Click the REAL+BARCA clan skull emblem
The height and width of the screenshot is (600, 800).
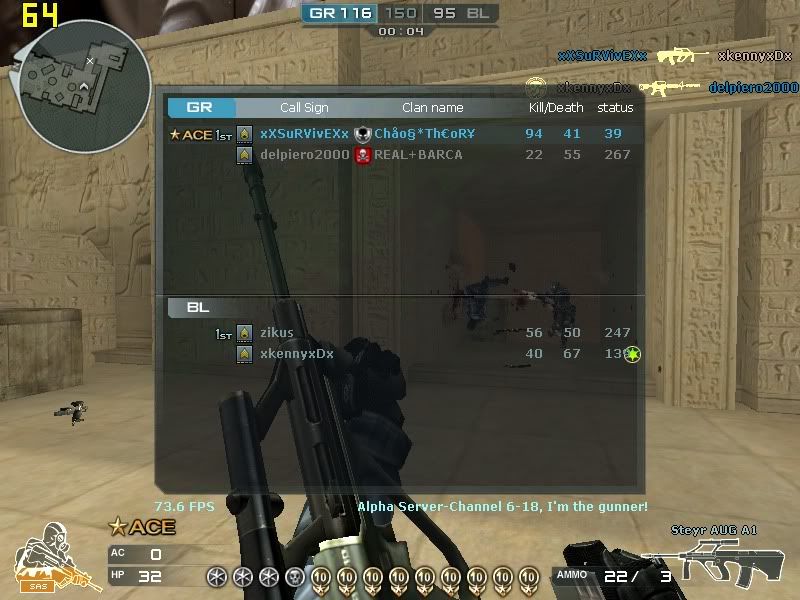click(x=363, y=155)
